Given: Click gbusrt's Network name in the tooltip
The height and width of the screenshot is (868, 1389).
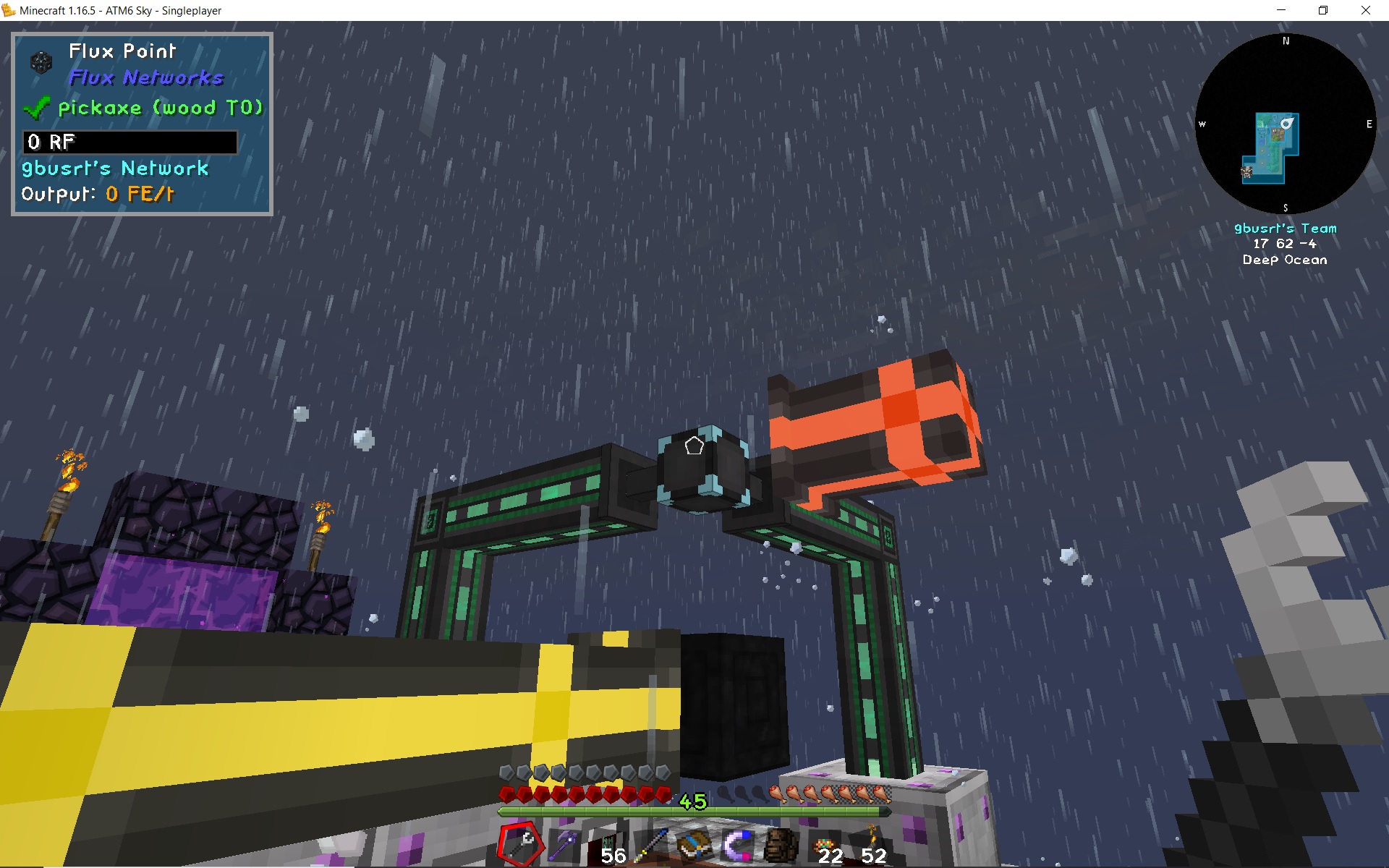Looking at the screenshot, I should coord(114,169).
